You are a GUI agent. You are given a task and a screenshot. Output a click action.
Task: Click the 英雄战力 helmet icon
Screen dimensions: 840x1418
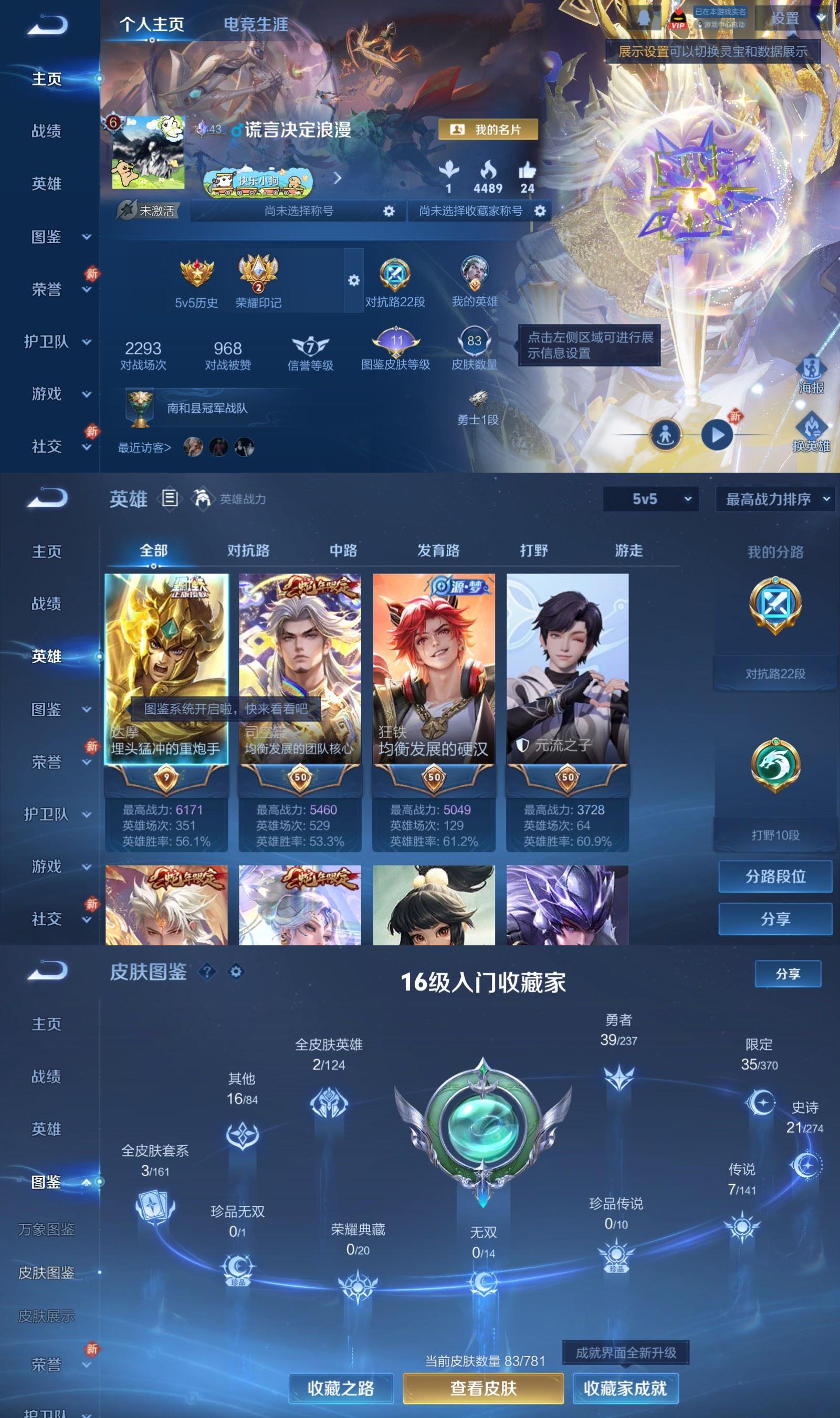coord(203,499)
